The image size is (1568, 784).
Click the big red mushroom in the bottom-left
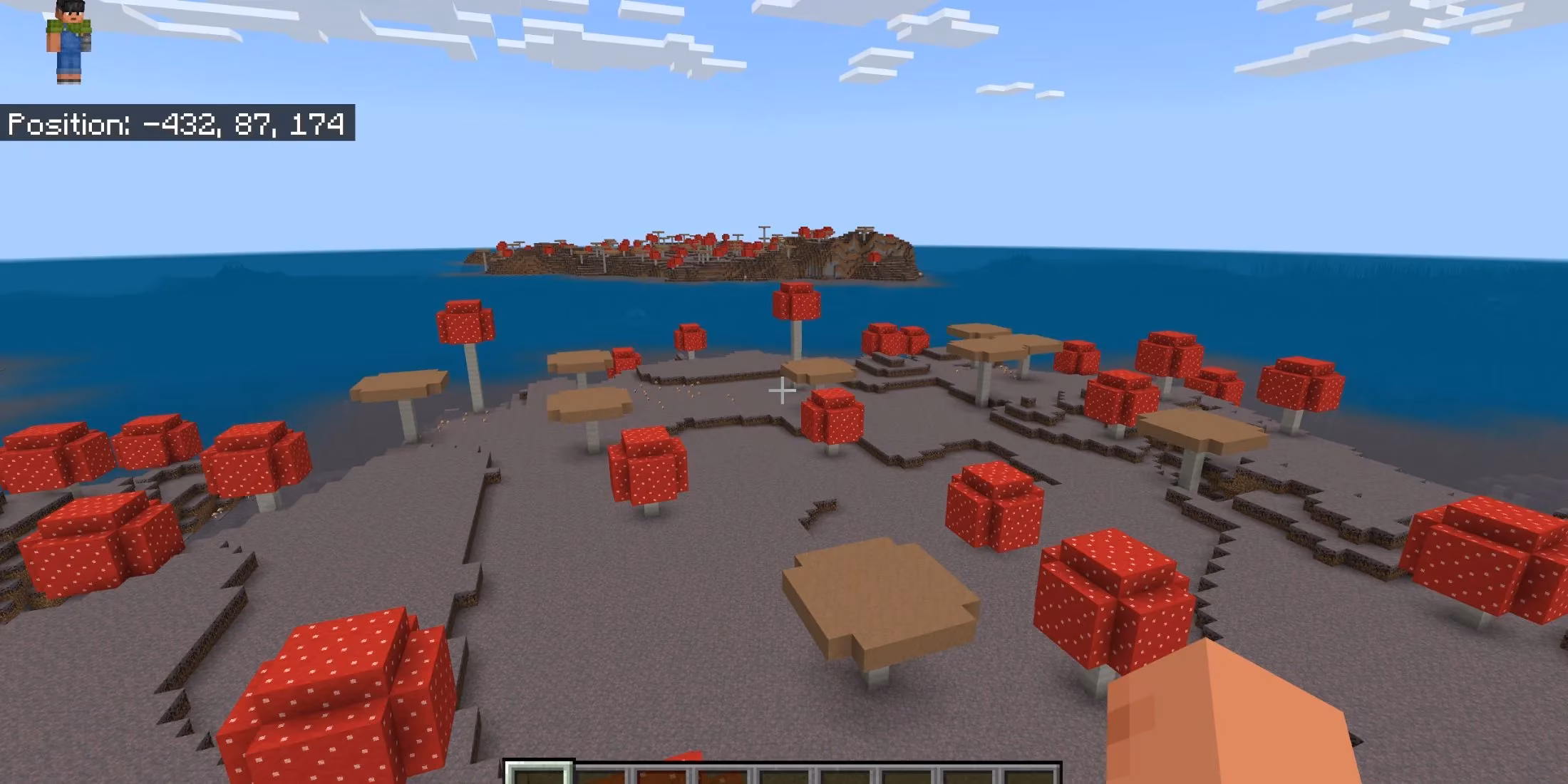click(x=335, y=684)
